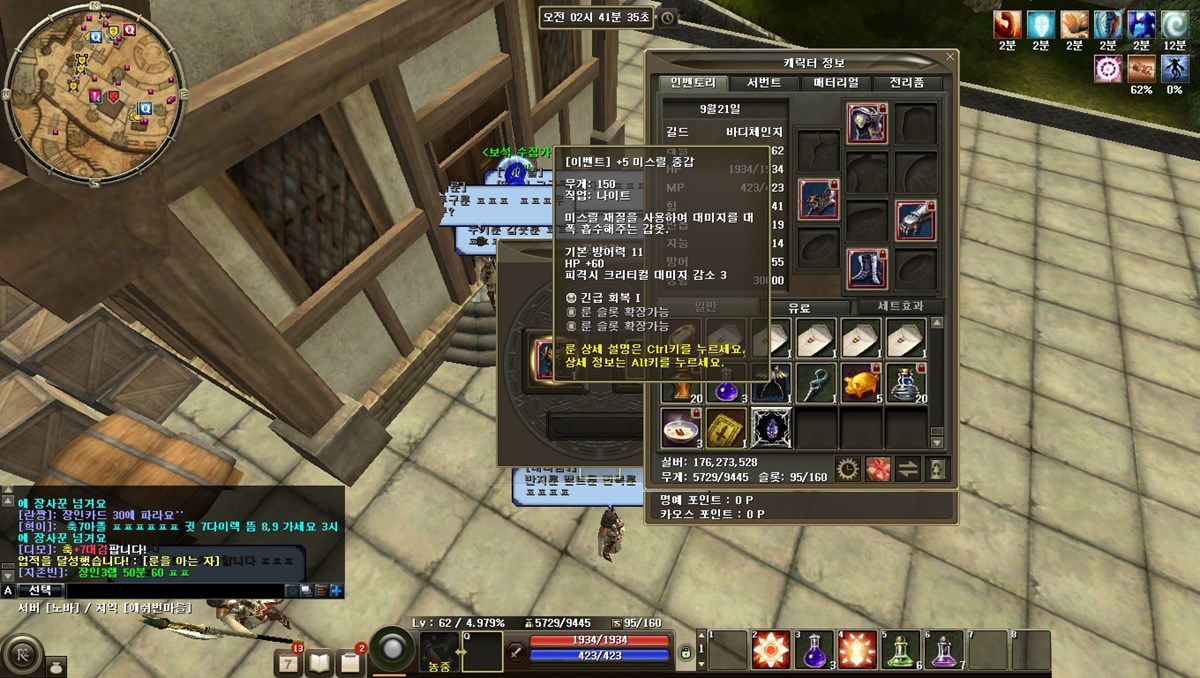Open the 세트효과 tab
Viewport: 1200px width, 678px height.
point(888,308)
